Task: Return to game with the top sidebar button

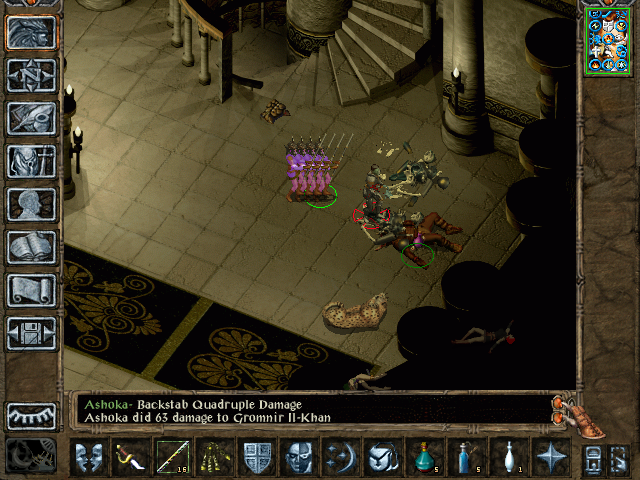Action: (x=31, y=32)
